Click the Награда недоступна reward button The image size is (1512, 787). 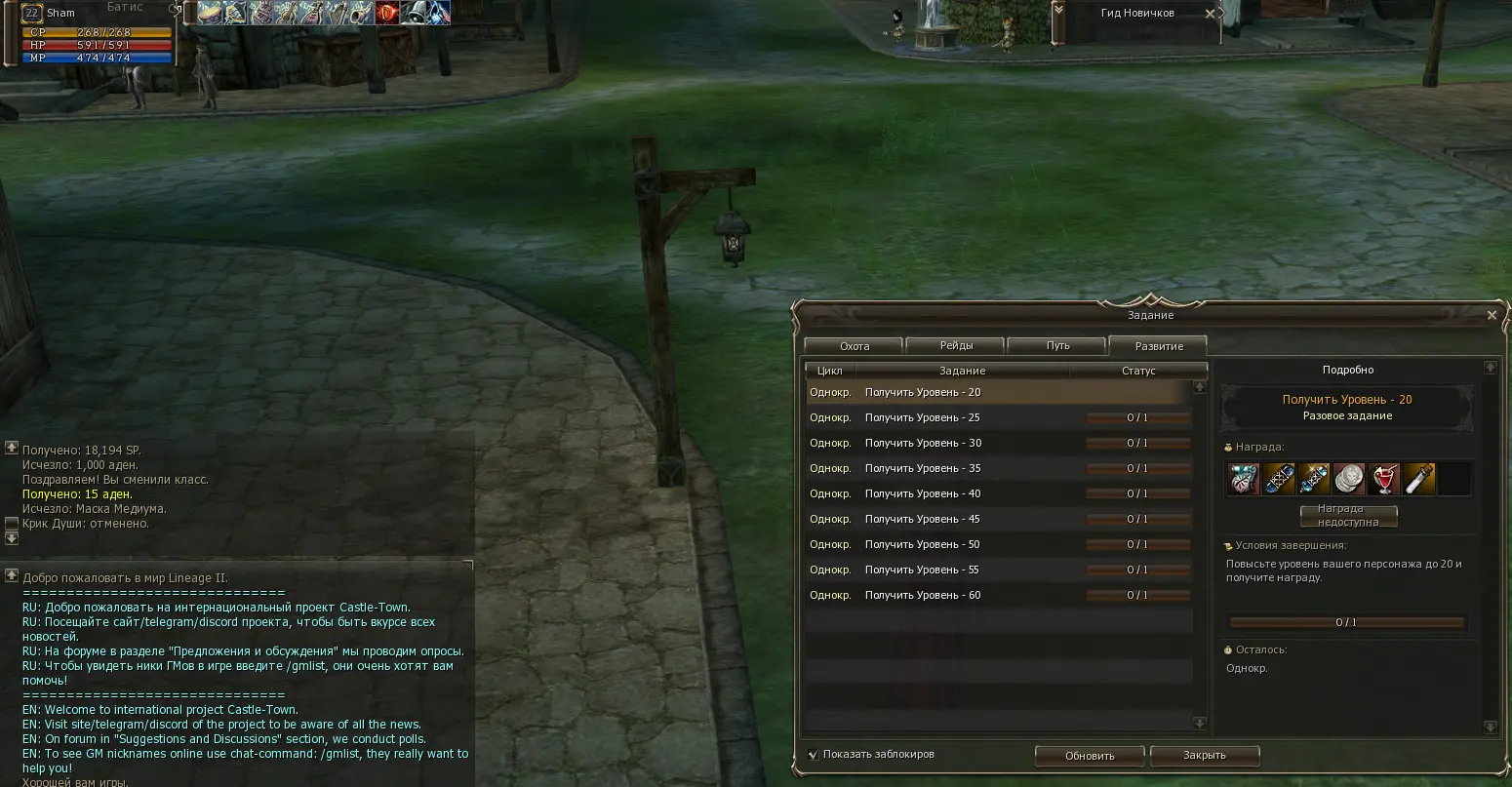click(1347, 516)
